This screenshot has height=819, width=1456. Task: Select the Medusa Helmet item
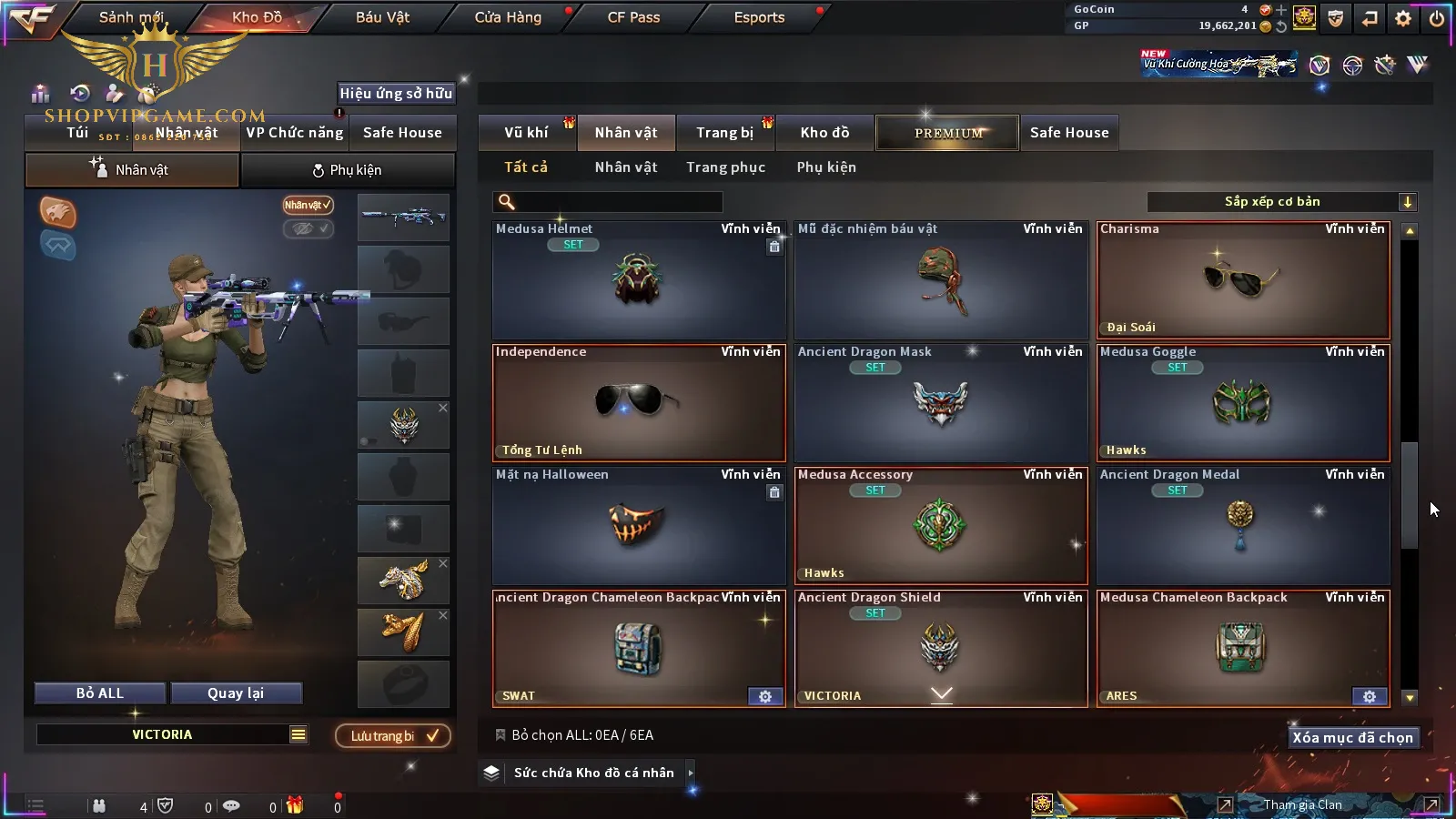tap(639, 280)
